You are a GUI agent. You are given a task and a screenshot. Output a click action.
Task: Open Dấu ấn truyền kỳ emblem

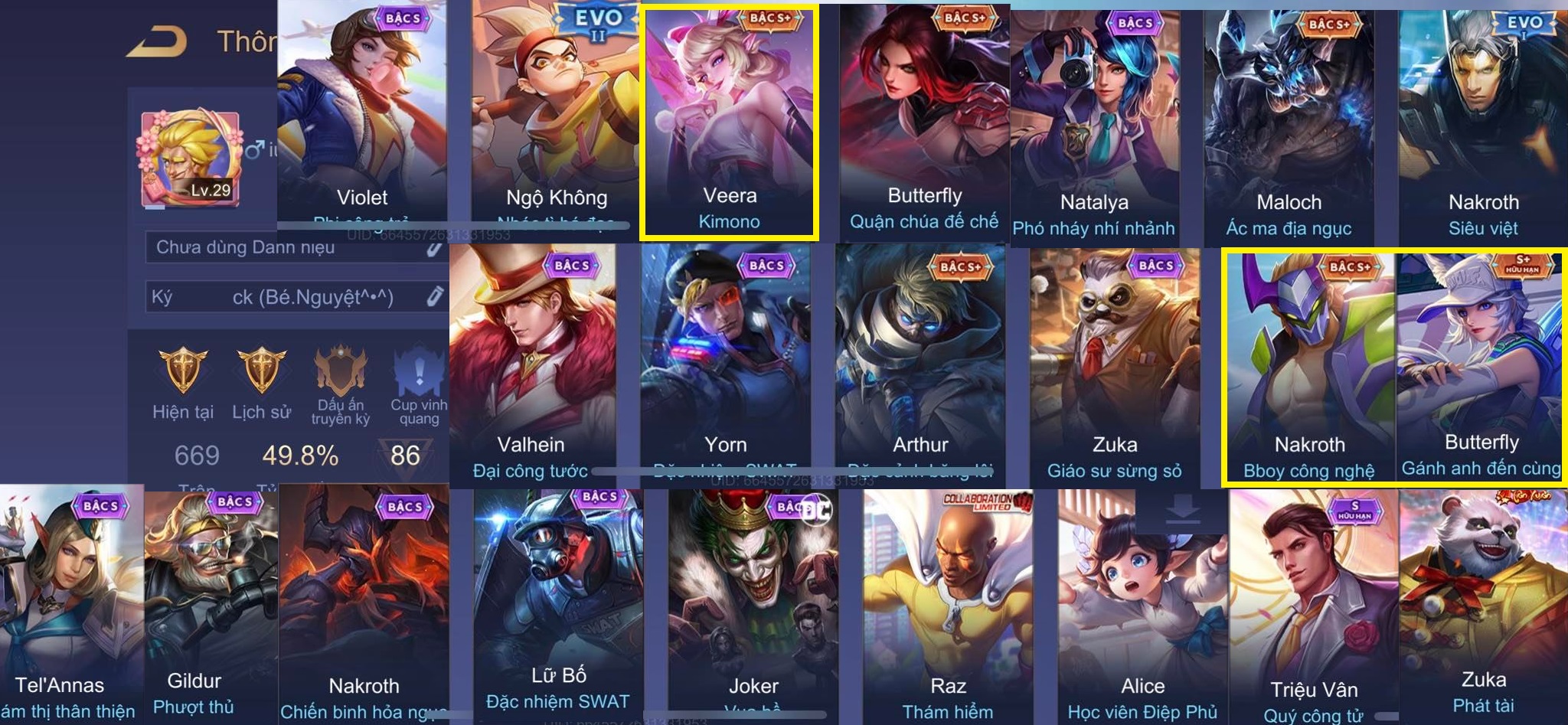340,373
